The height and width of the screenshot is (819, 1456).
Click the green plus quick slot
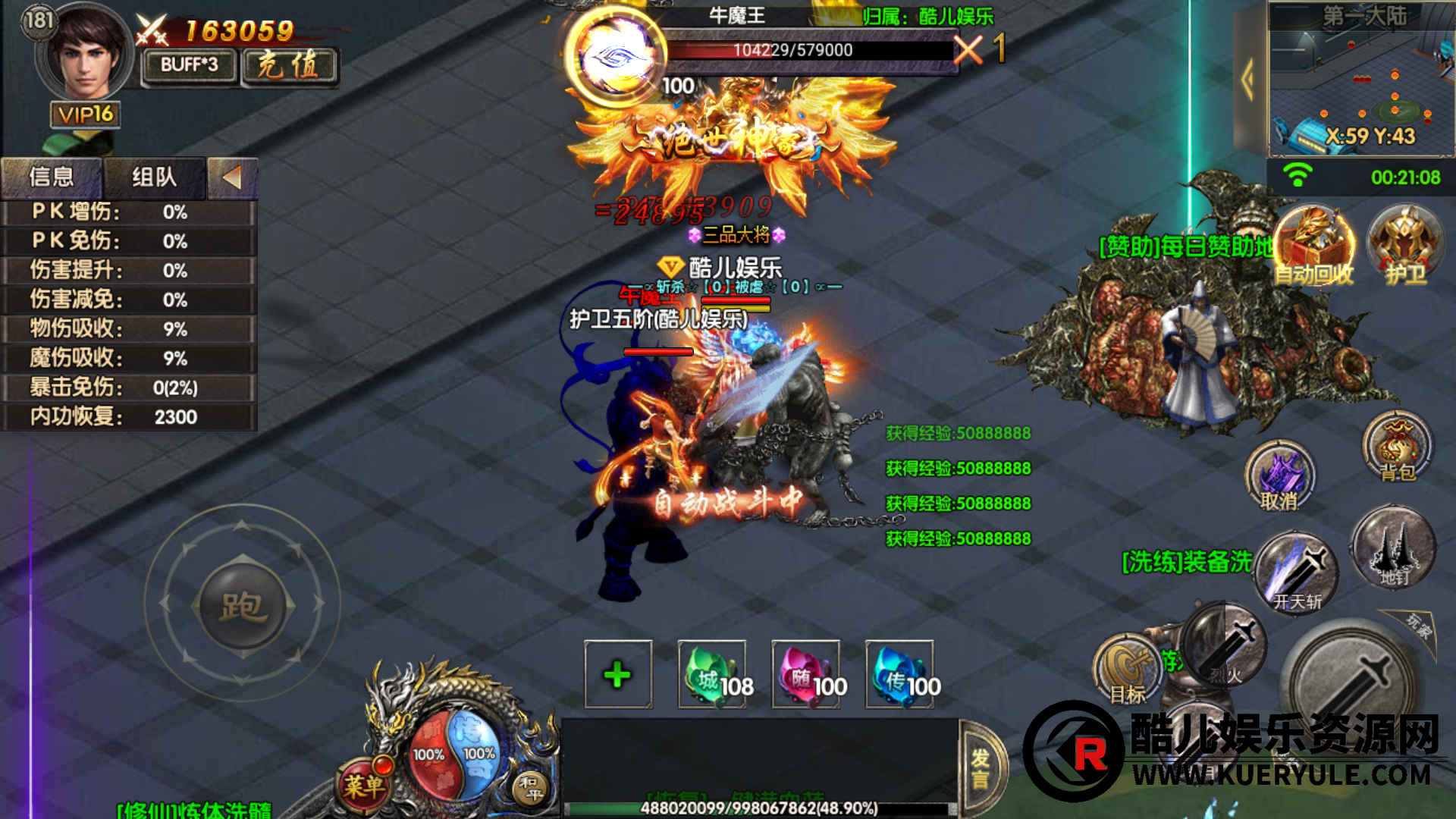(618, 675)
